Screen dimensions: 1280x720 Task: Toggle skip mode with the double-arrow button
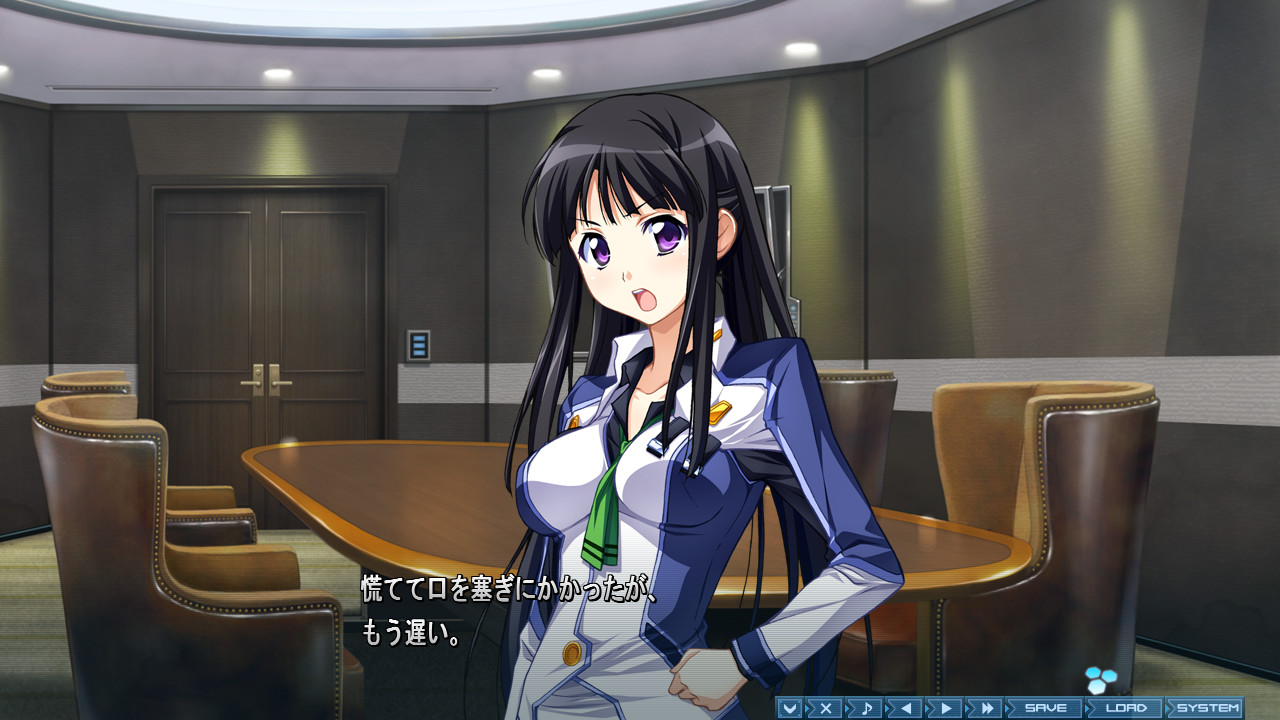[x=985, y=708]
